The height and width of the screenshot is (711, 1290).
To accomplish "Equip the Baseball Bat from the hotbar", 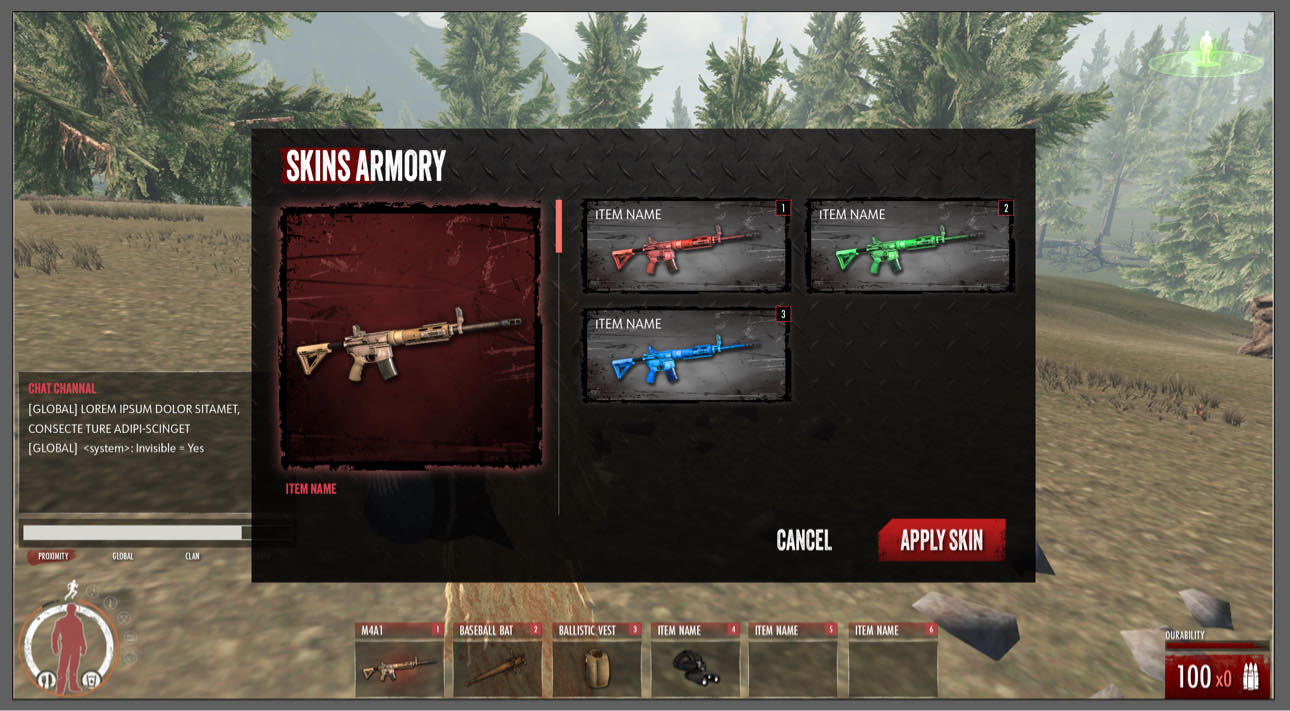I will tap(497, 659).
